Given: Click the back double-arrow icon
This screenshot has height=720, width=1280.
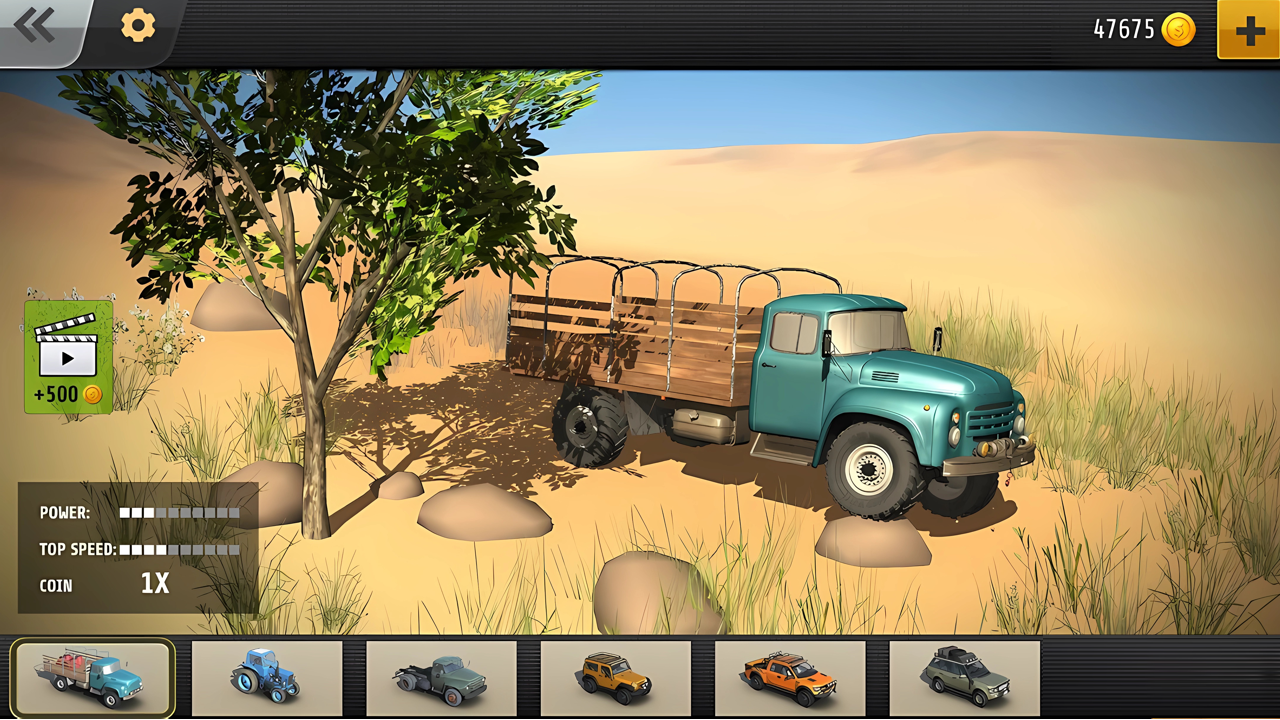Looking at the screenshot, I should pos(35,25).
